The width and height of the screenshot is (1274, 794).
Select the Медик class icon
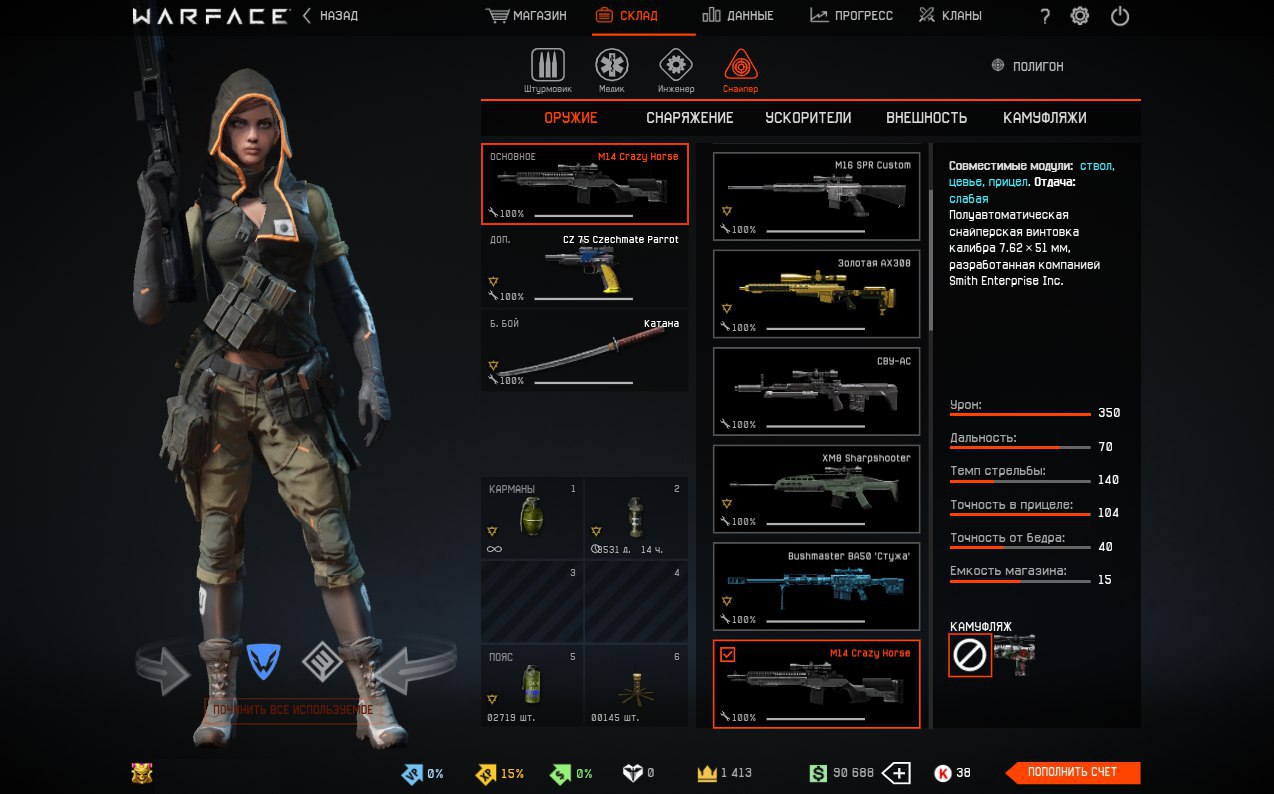612,70
